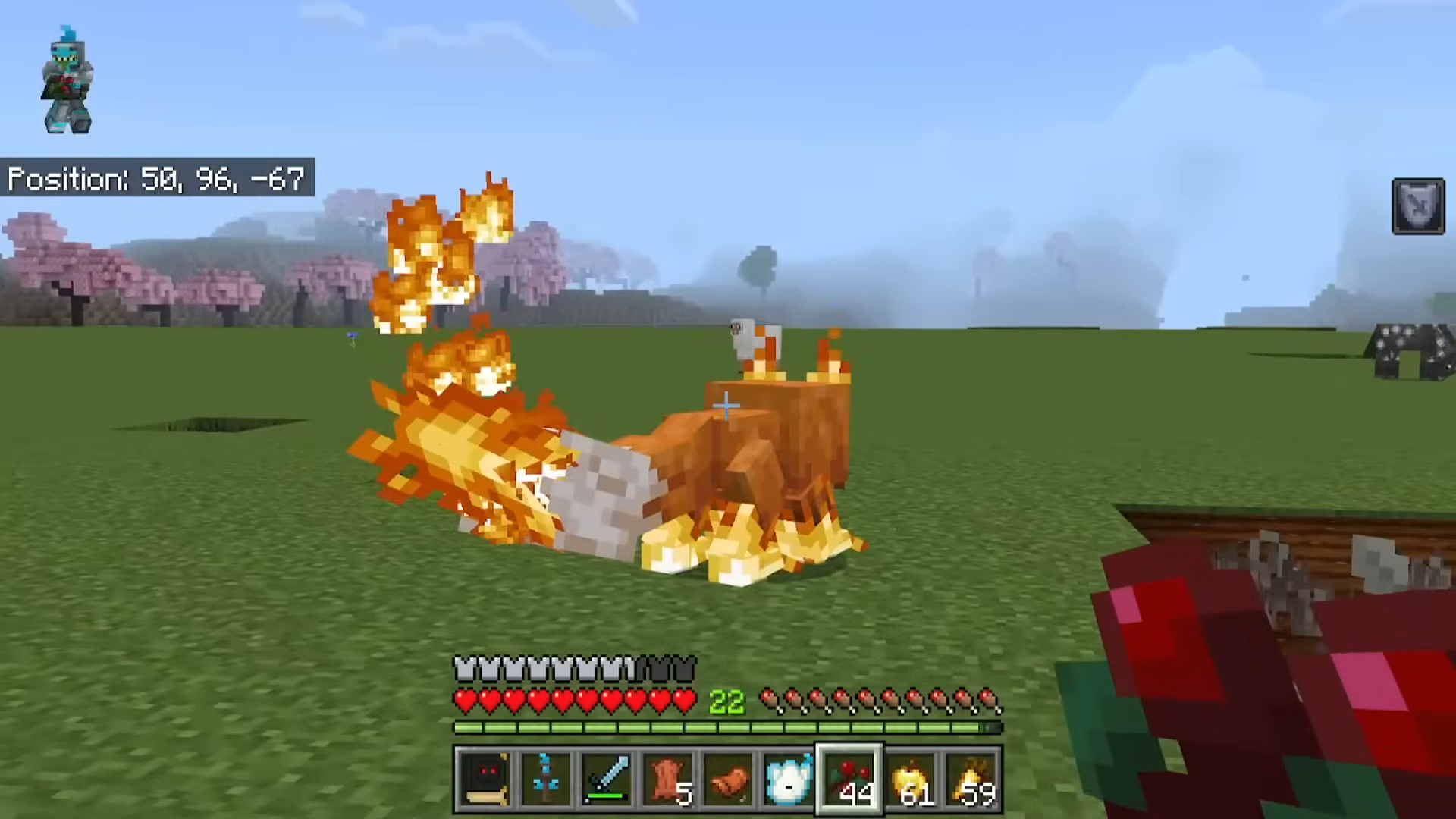
Task: Select the flame item stack of 59
Action: (x=971, y=780)
